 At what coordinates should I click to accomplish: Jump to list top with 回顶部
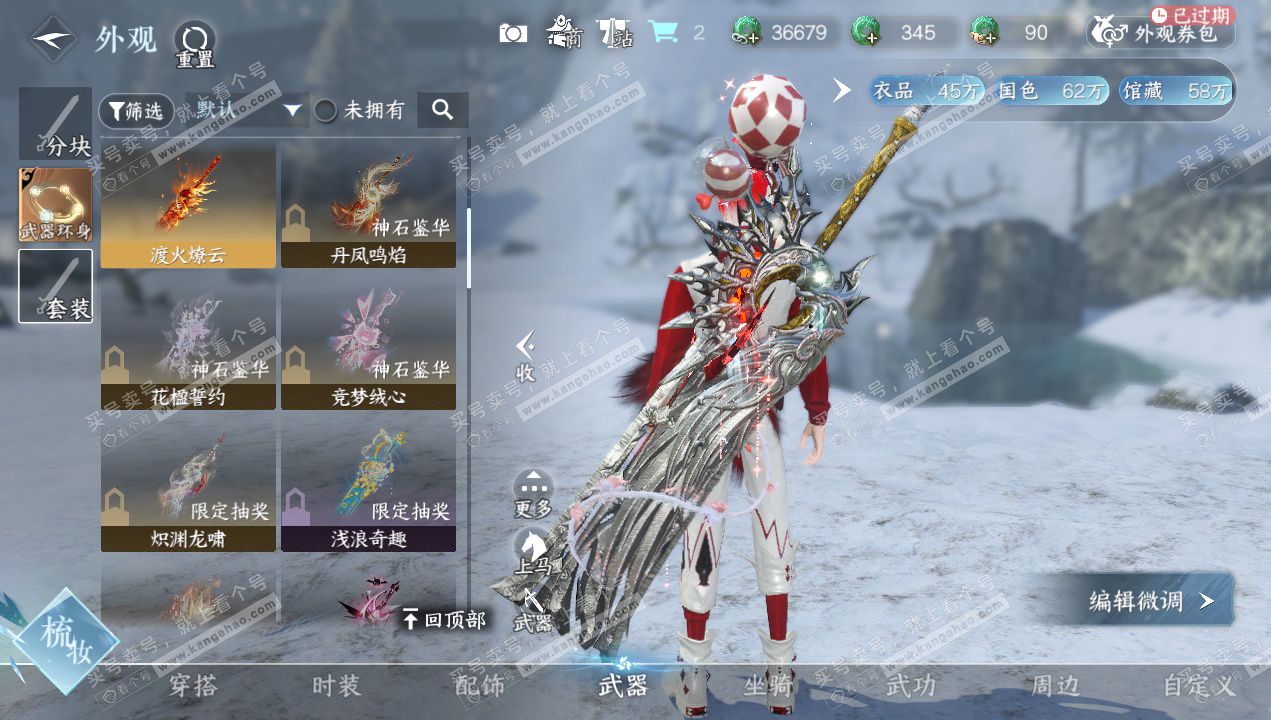point(443,620)
